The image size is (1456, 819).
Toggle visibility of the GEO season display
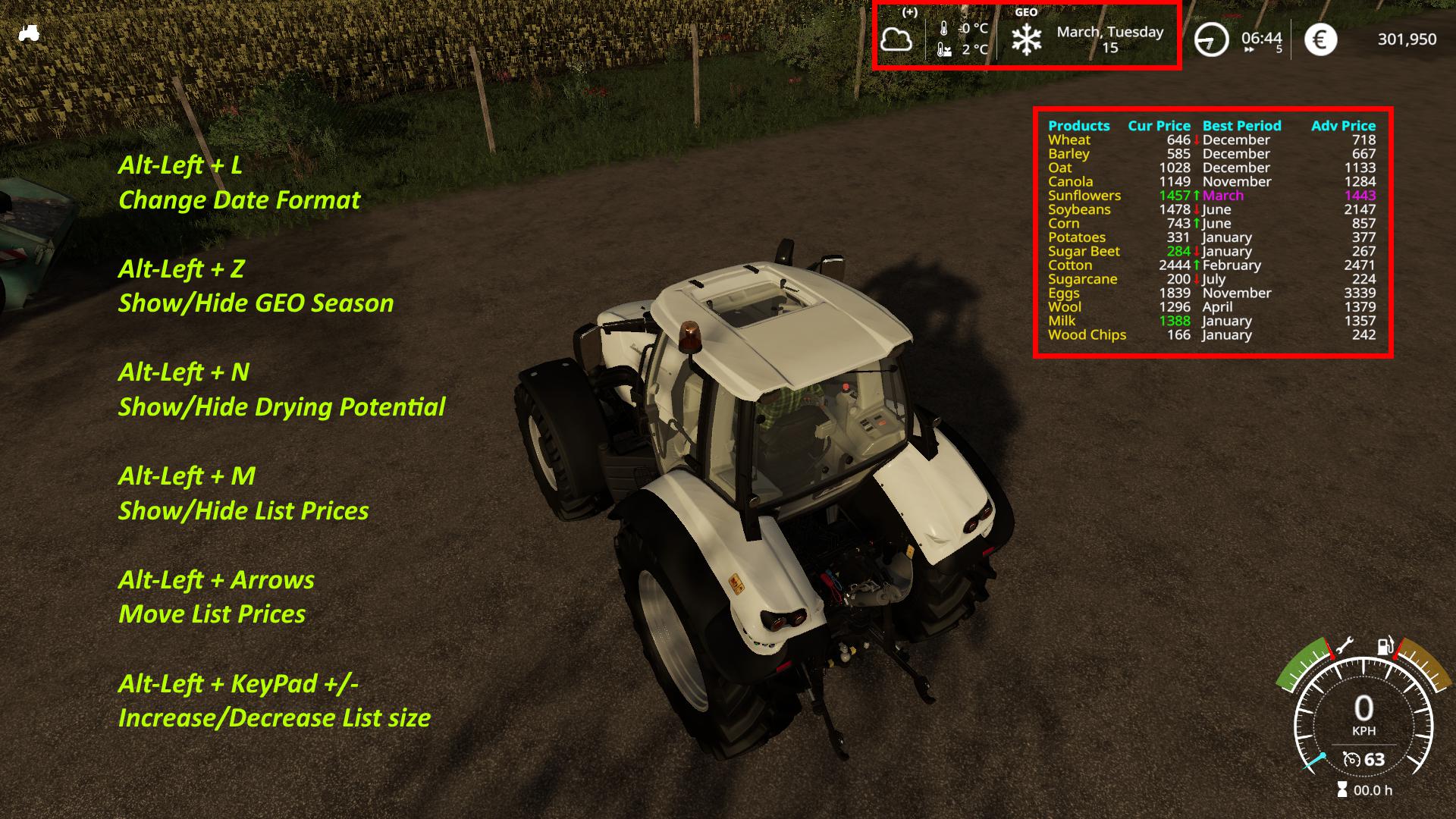(x=256, y=303)
